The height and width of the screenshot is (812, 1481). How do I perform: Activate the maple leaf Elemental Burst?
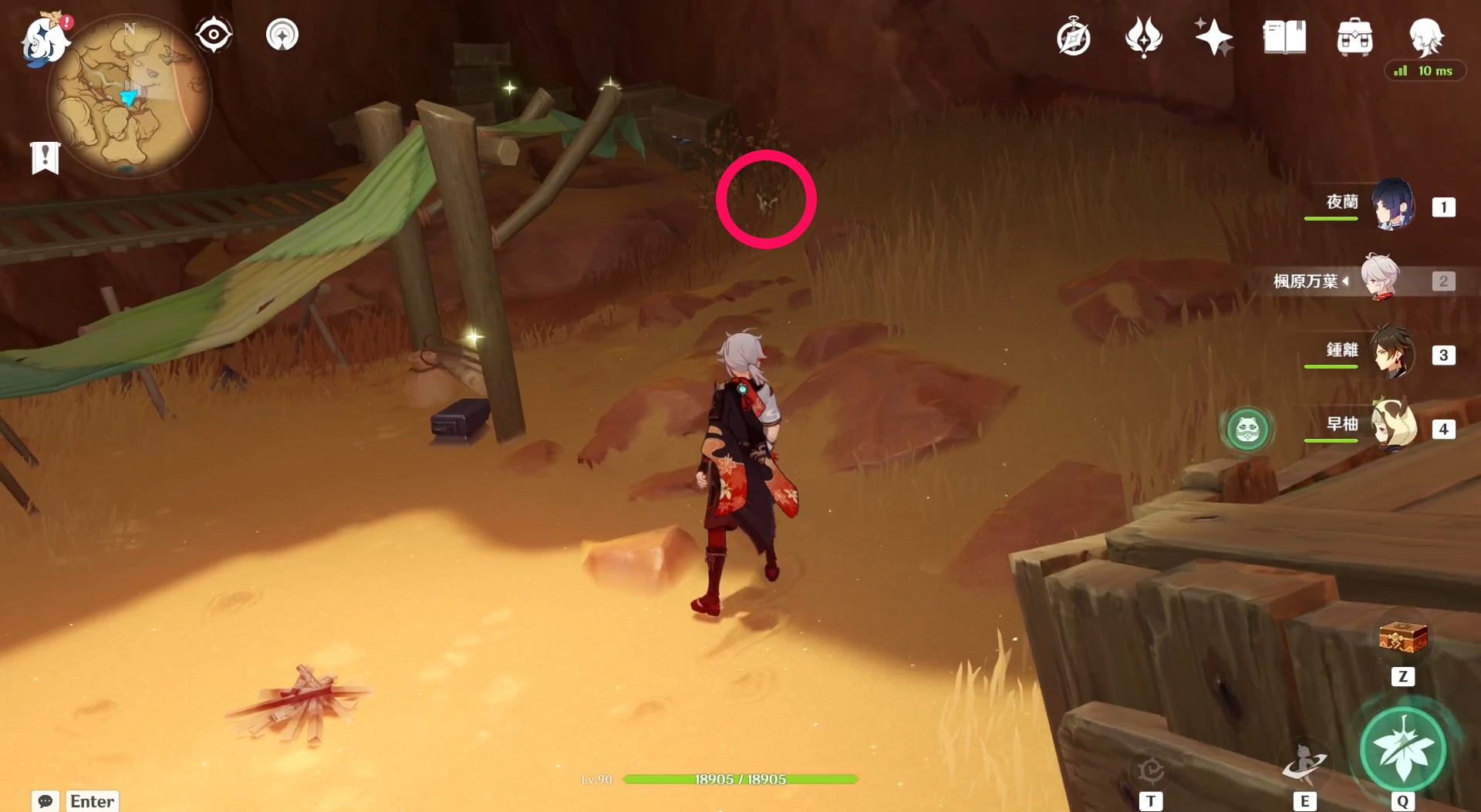[1403, 748]
